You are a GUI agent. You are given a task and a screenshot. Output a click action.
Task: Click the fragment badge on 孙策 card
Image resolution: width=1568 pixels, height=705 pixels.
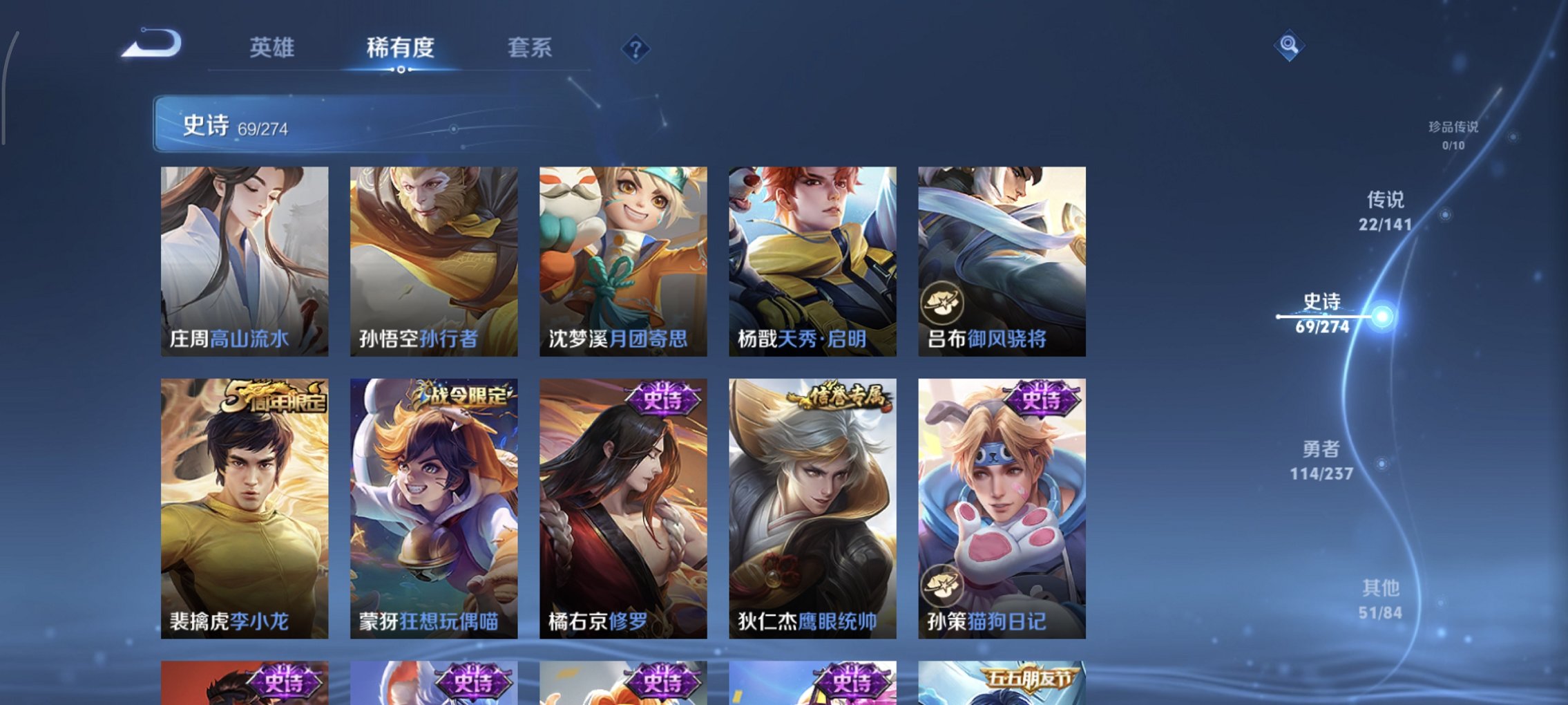tap(941, 587)
